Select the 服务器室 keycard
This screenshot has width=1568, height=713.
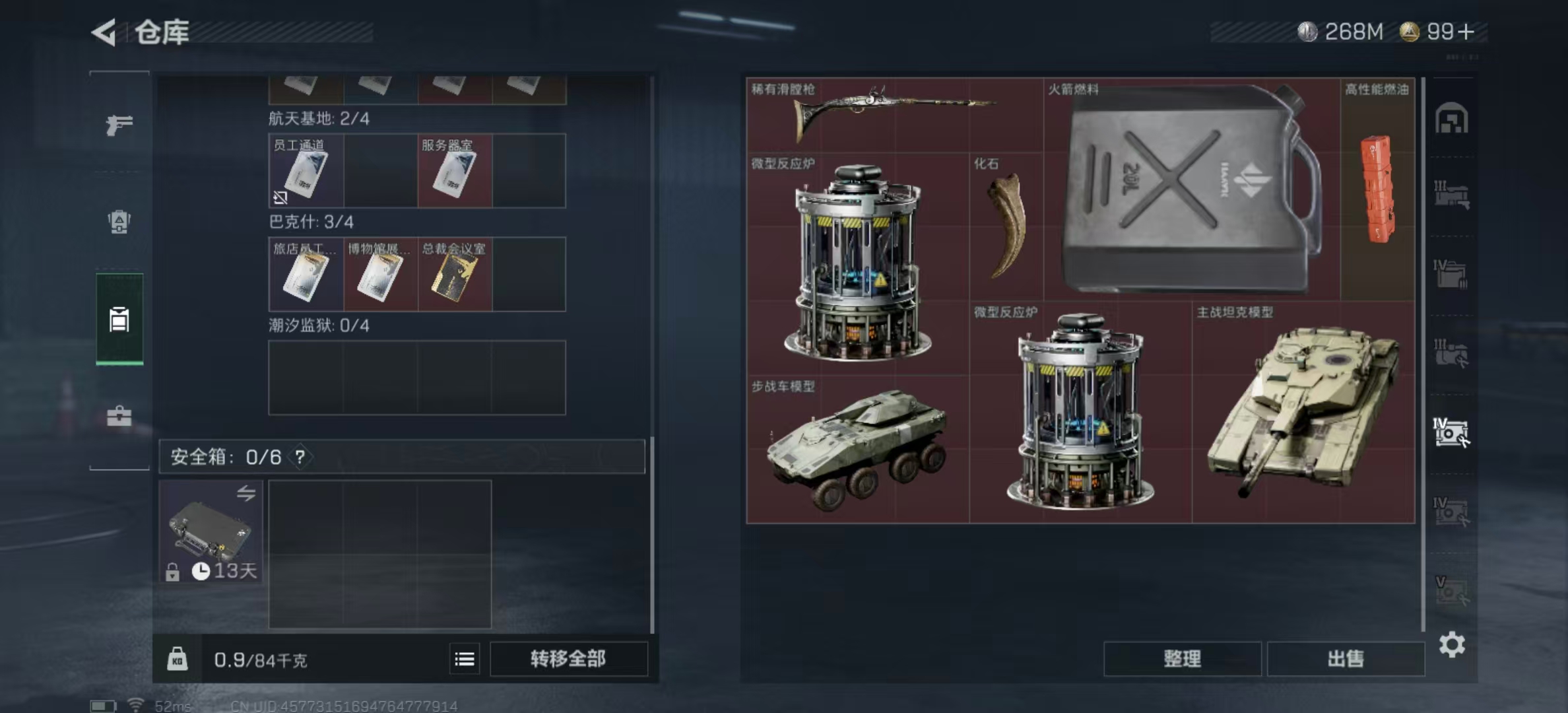click(x=455, y=172)
